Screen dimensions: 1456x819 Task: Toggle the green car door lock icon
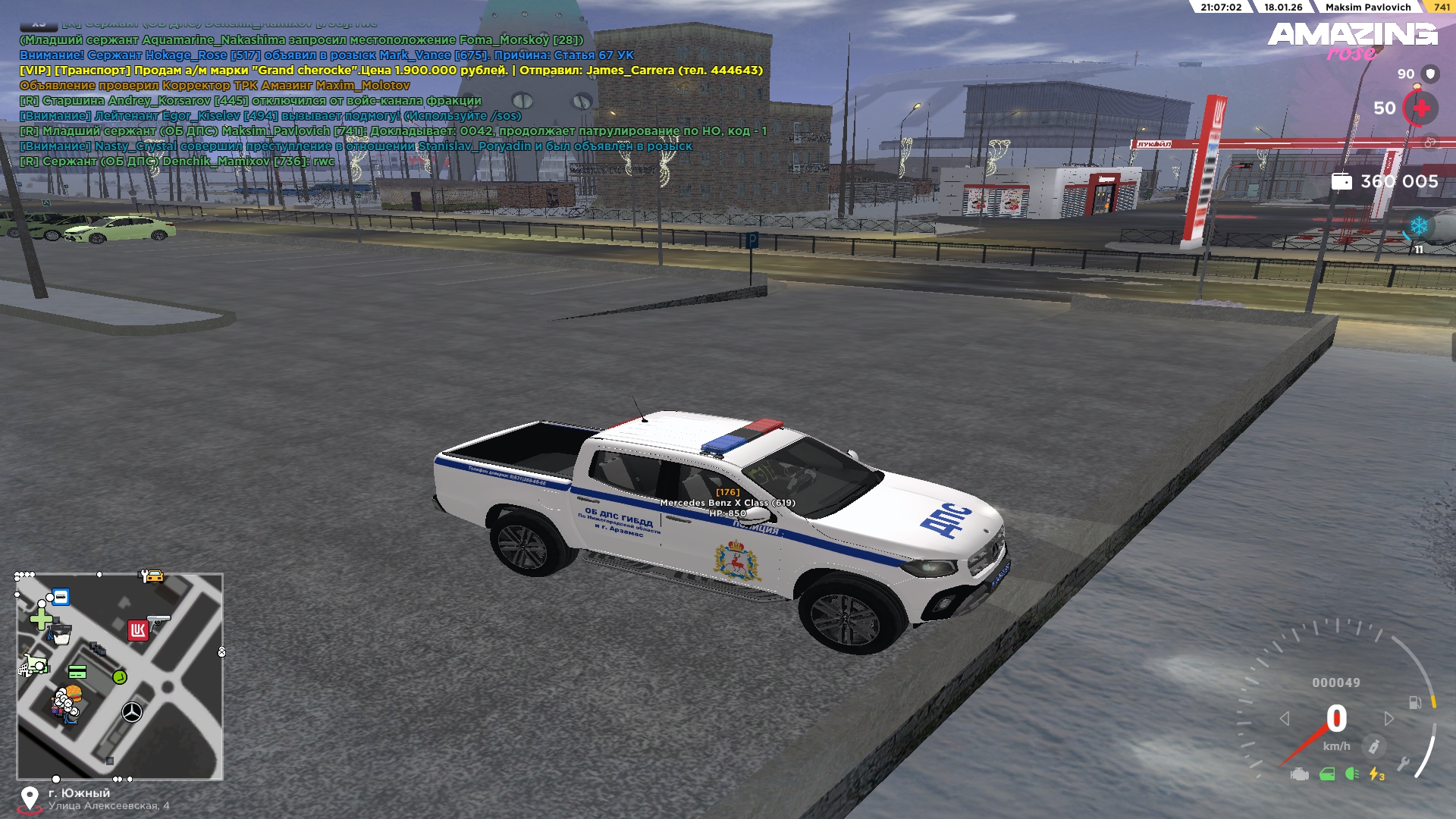pyautogui.click(x=1327, y=774)
